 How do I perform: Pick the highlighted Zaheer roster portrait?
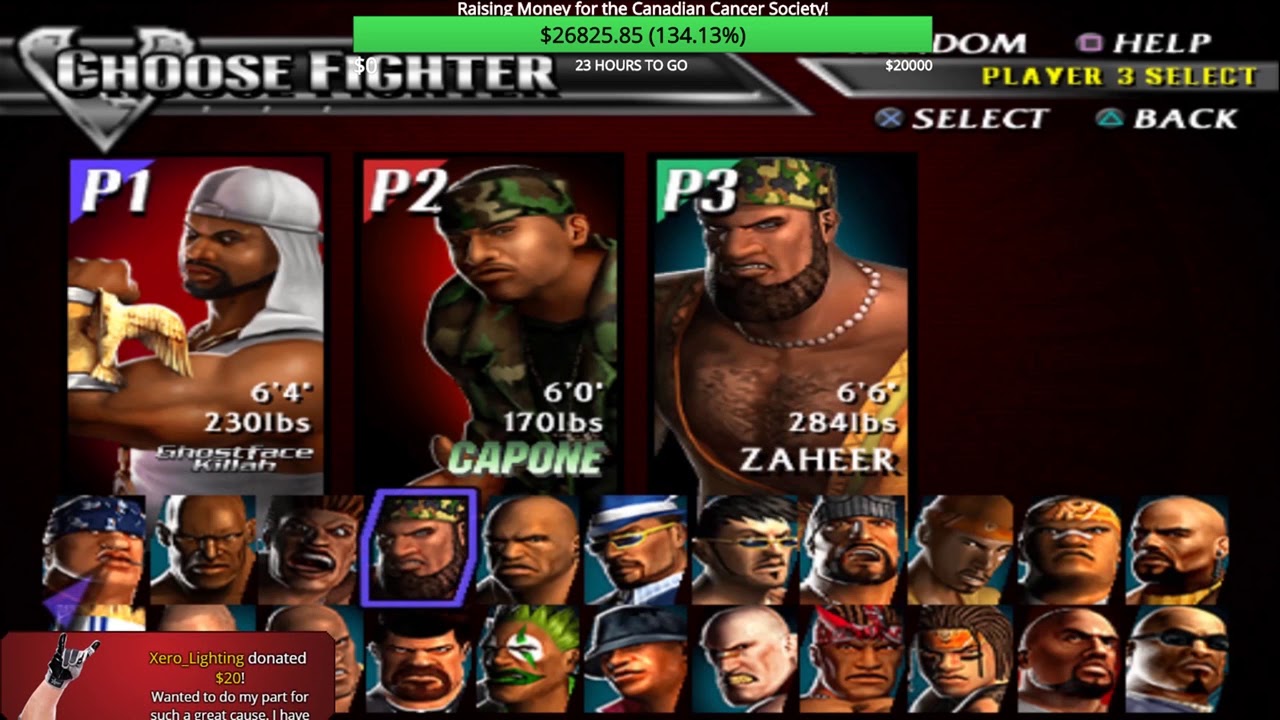(418, 548)
